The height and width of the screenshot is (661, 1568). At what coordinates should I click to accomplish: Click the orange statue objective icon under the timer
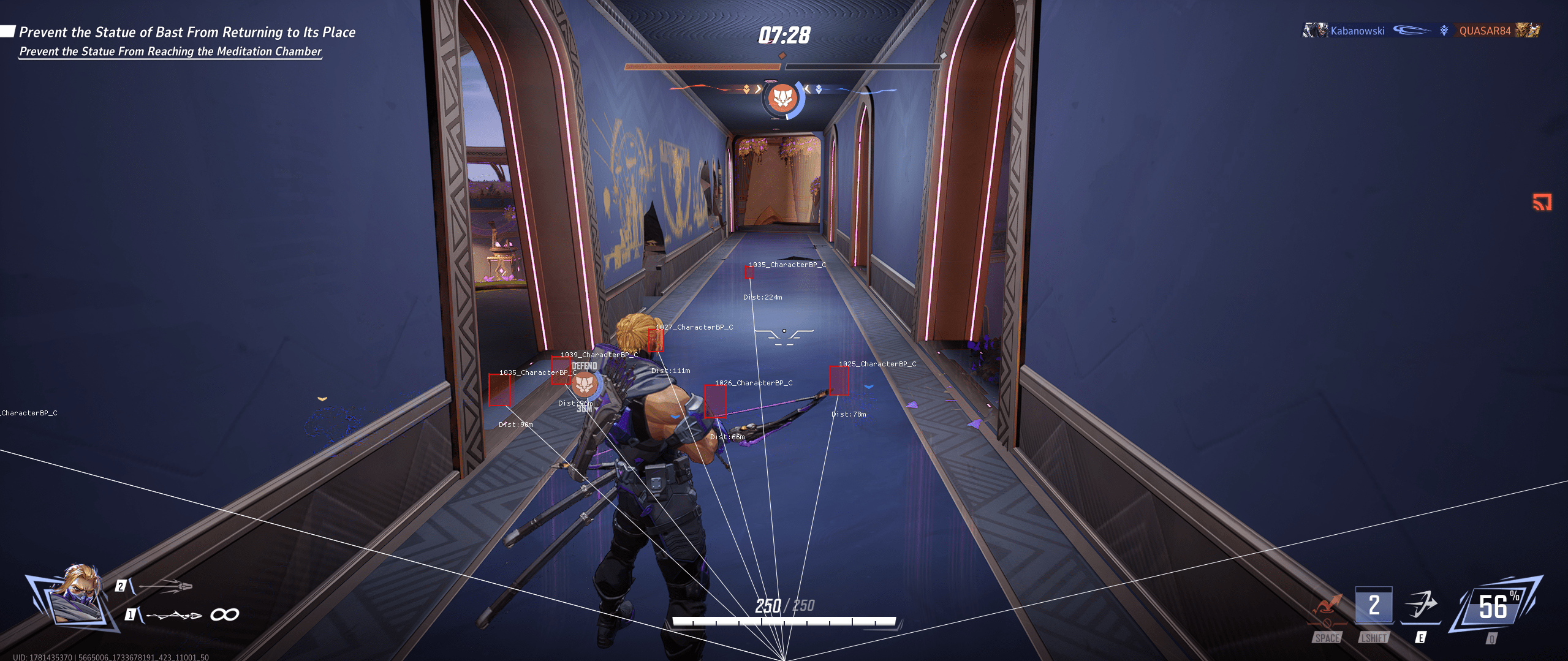pos(782,98)
